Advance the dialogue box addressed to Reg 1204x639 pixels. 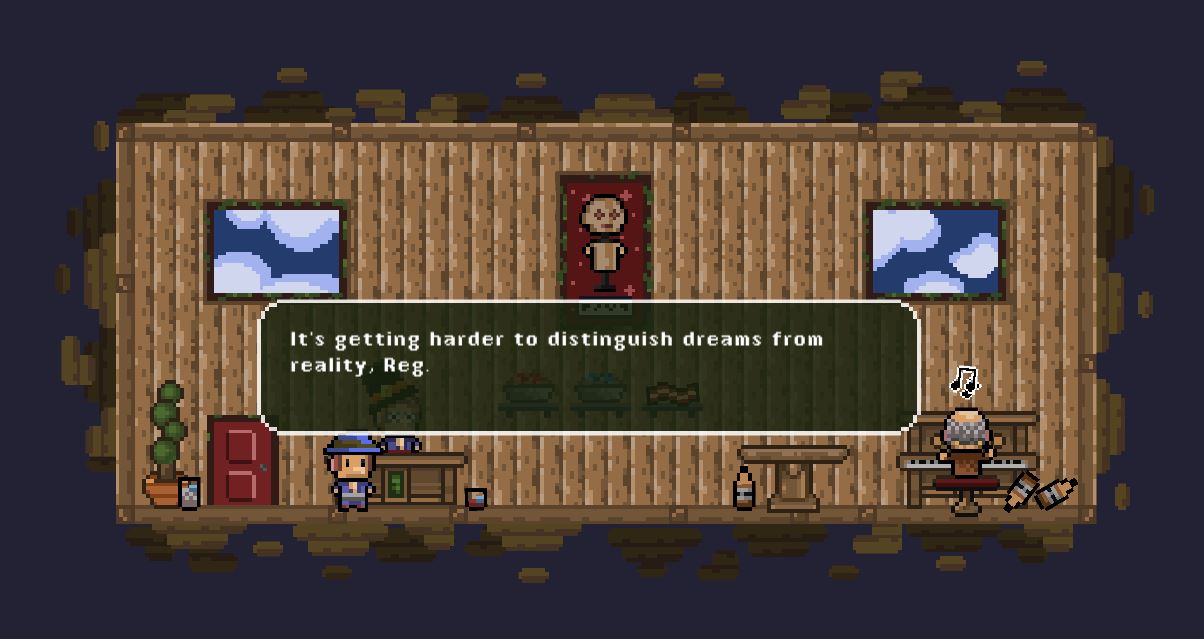(589, 367)
